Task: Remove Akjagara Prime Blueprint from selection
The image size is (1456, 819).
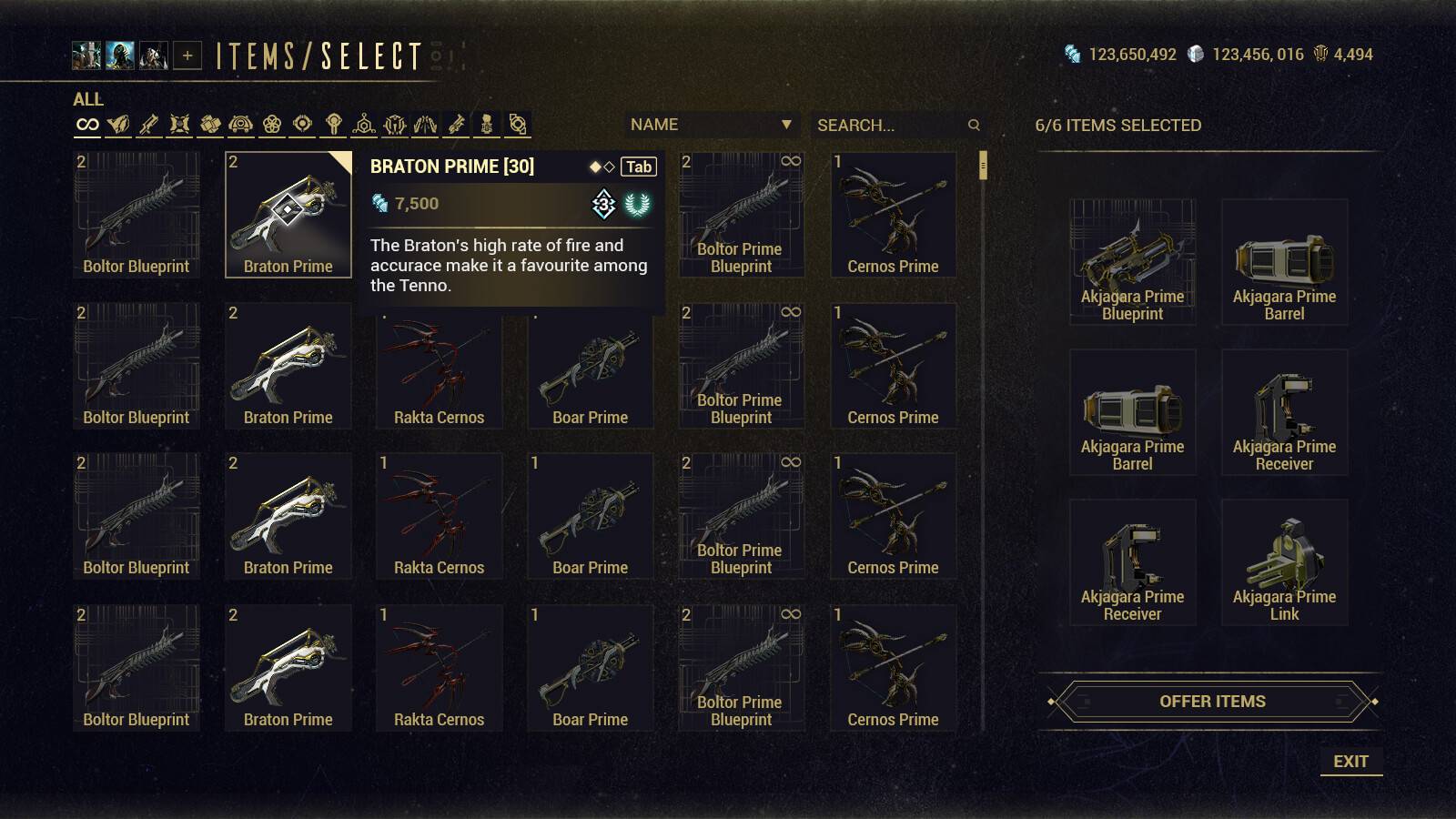Action: pos(1132,262)
